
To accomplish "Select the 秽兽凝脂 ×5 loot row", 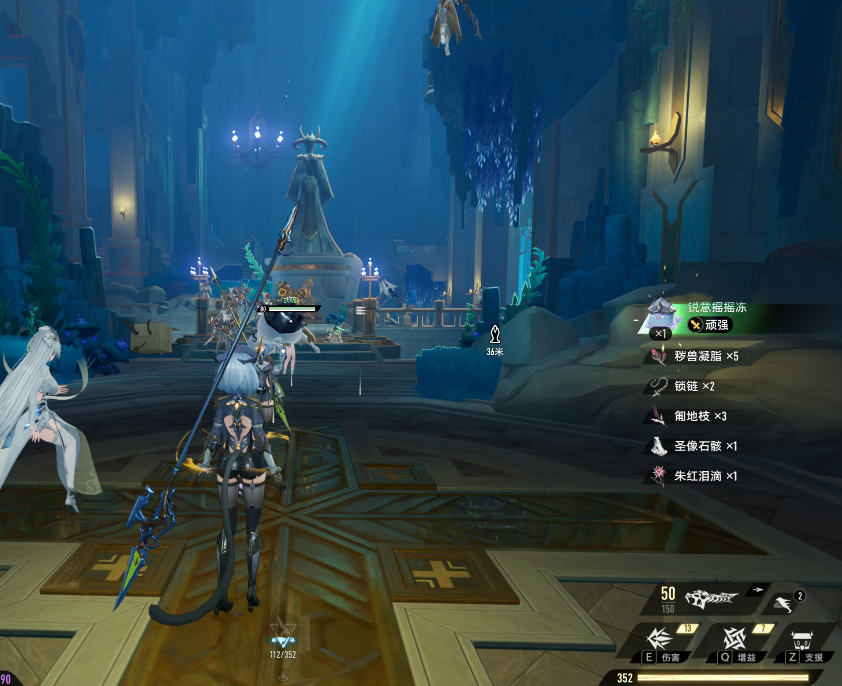I will (x=694, y=356).
